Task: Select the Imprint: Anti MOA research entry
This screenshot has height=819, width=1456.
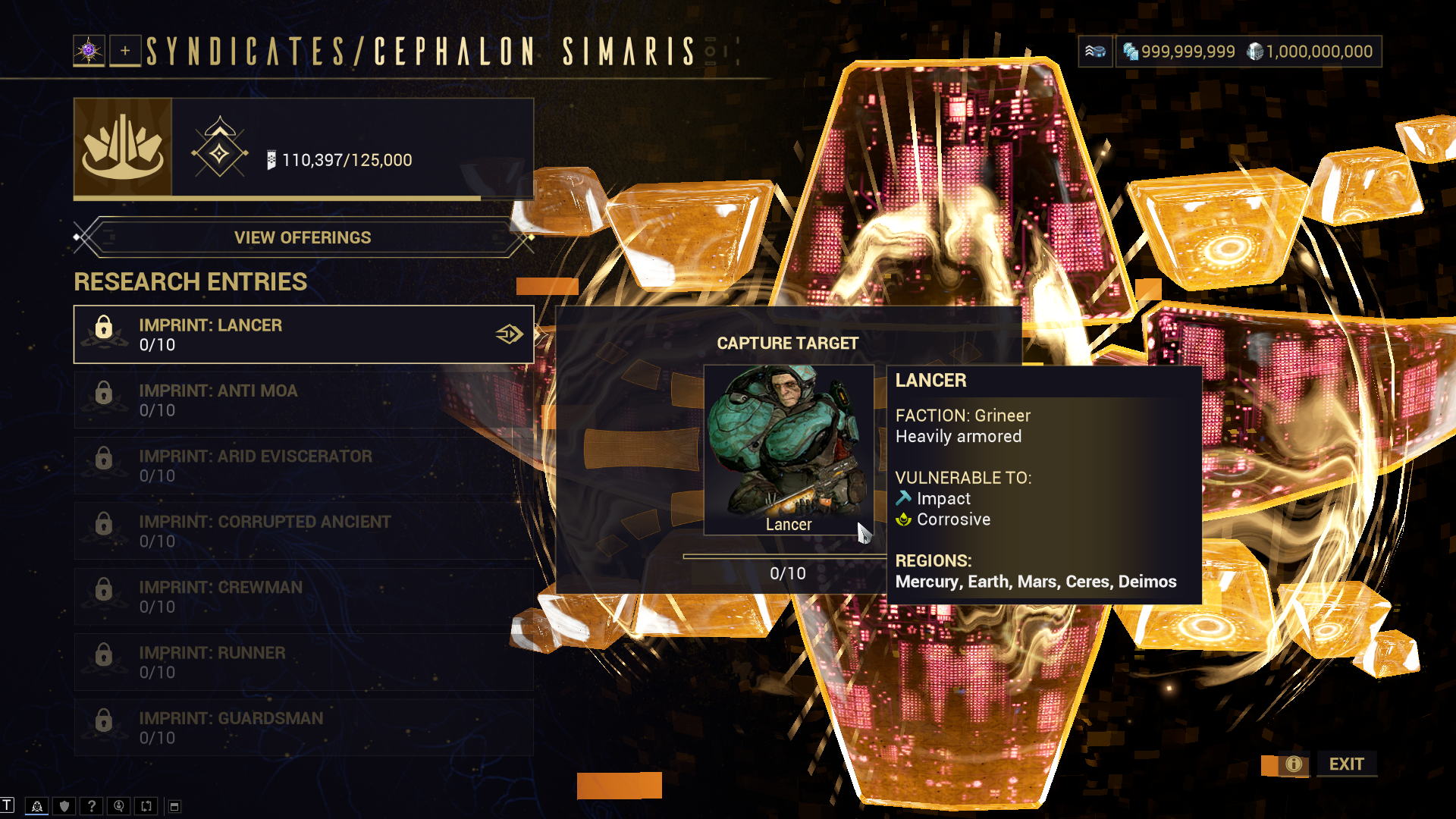Action: click(x=303, y=400)
